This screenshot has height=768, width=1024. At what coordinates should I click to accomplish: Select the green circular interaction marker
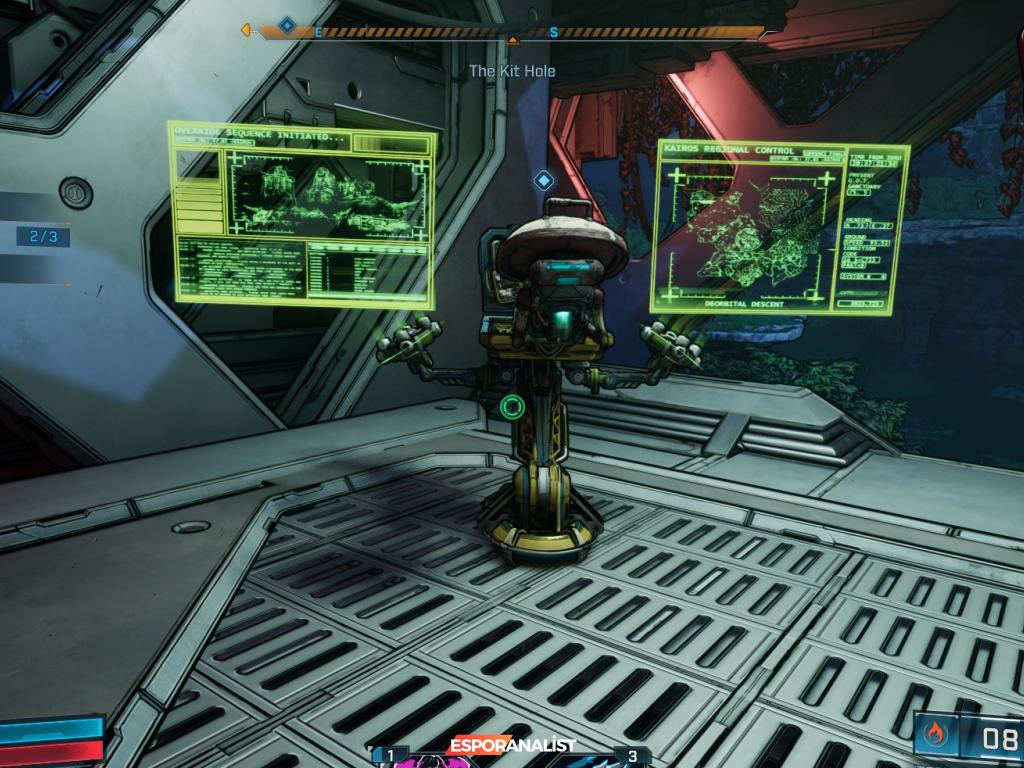coord(513,406)
